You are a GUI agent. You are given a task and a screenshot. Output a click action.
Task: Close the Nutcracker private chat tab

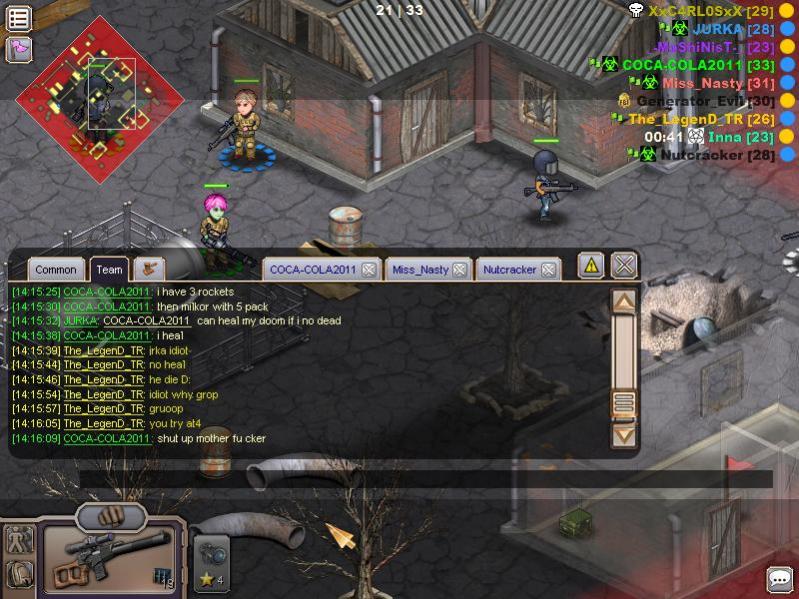tap(548, 269)
